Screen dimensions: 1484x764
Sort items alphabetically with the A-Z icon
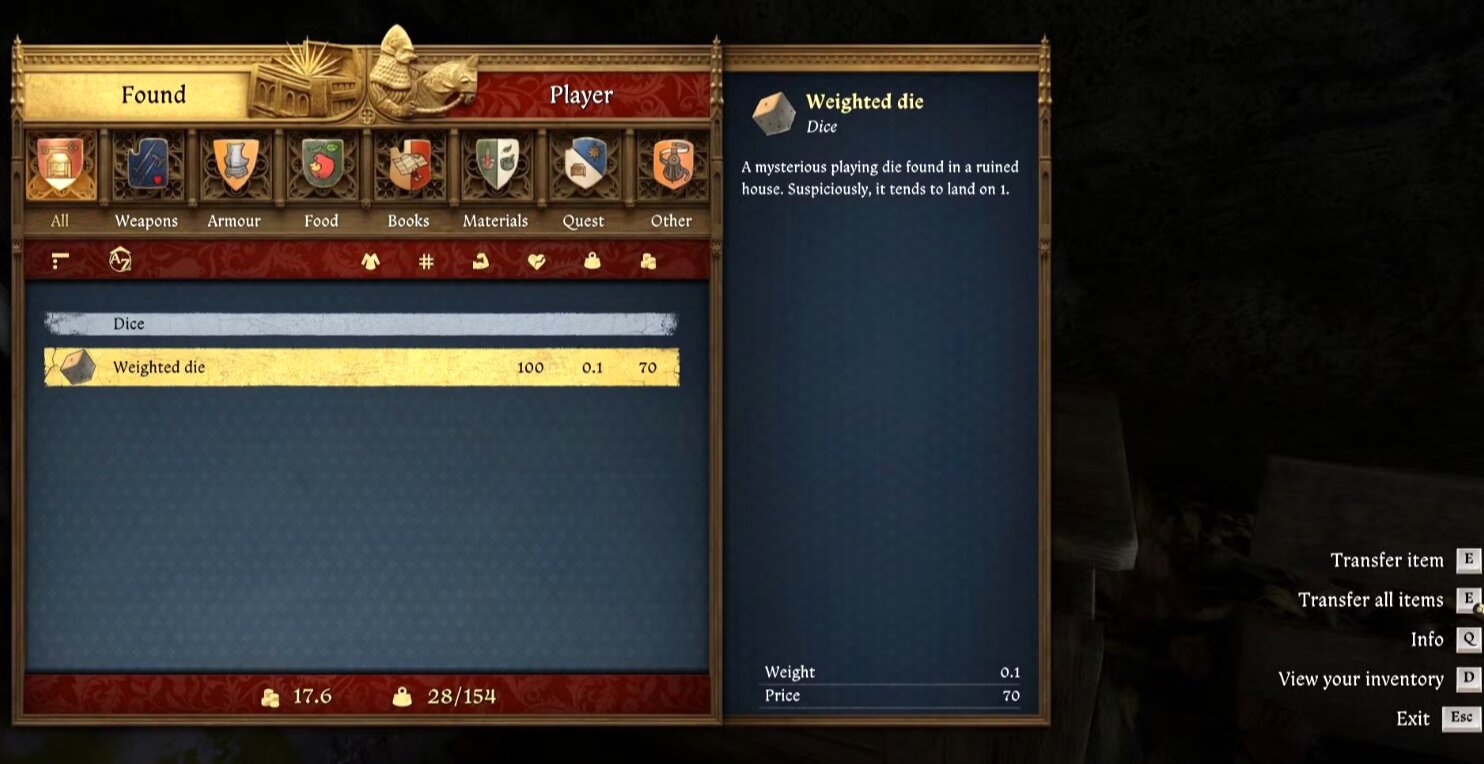coord(120,261)
